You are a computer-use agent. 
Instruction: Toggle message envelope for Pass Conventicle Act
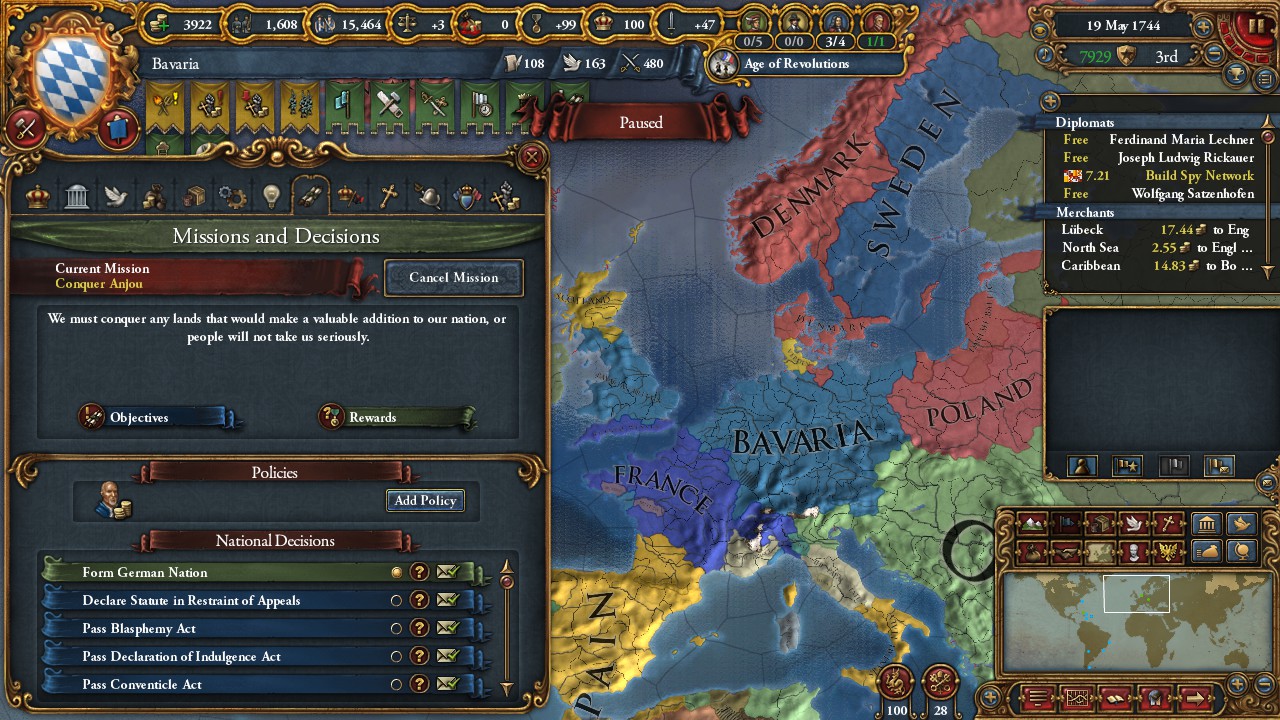(x=448, y=684)
